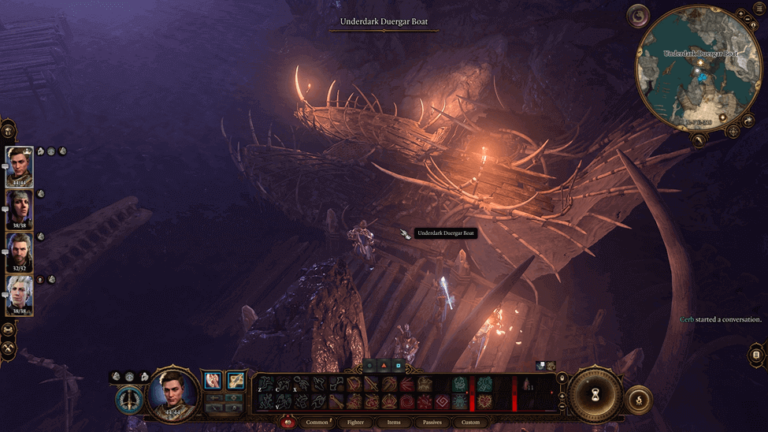Switch to the Common hotbar tab
Screen dimensions: 768x432
coord(317,422)
